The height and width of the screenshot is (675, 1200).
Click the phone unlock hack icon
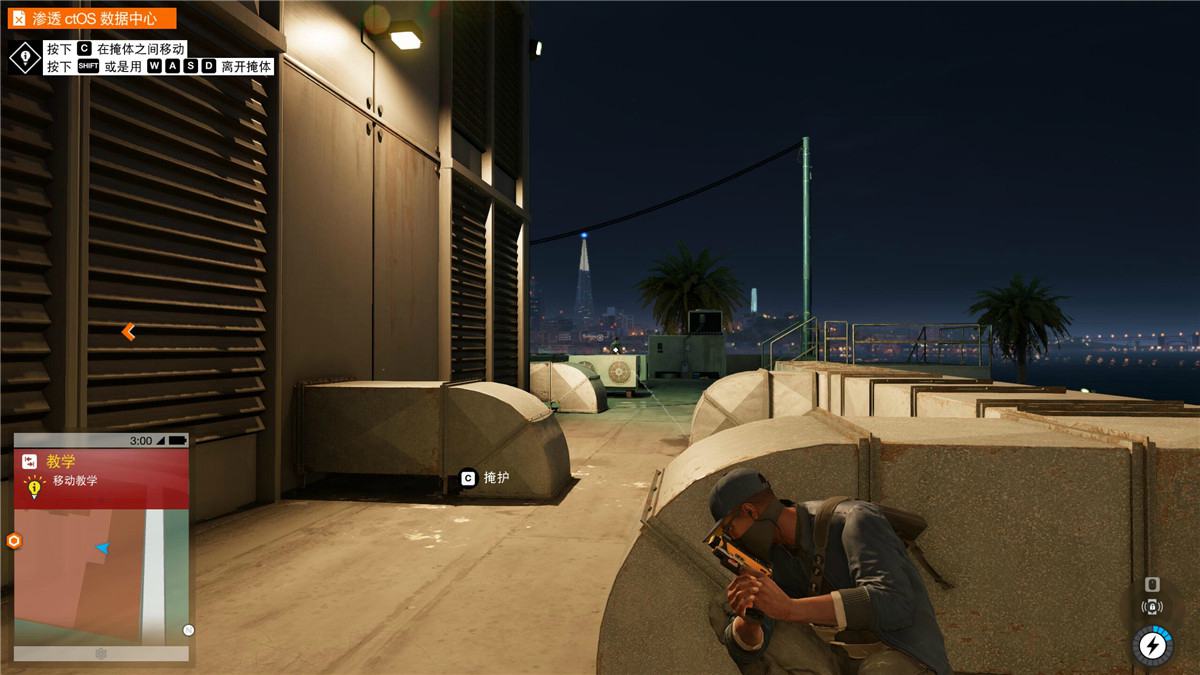point(1152,607)
